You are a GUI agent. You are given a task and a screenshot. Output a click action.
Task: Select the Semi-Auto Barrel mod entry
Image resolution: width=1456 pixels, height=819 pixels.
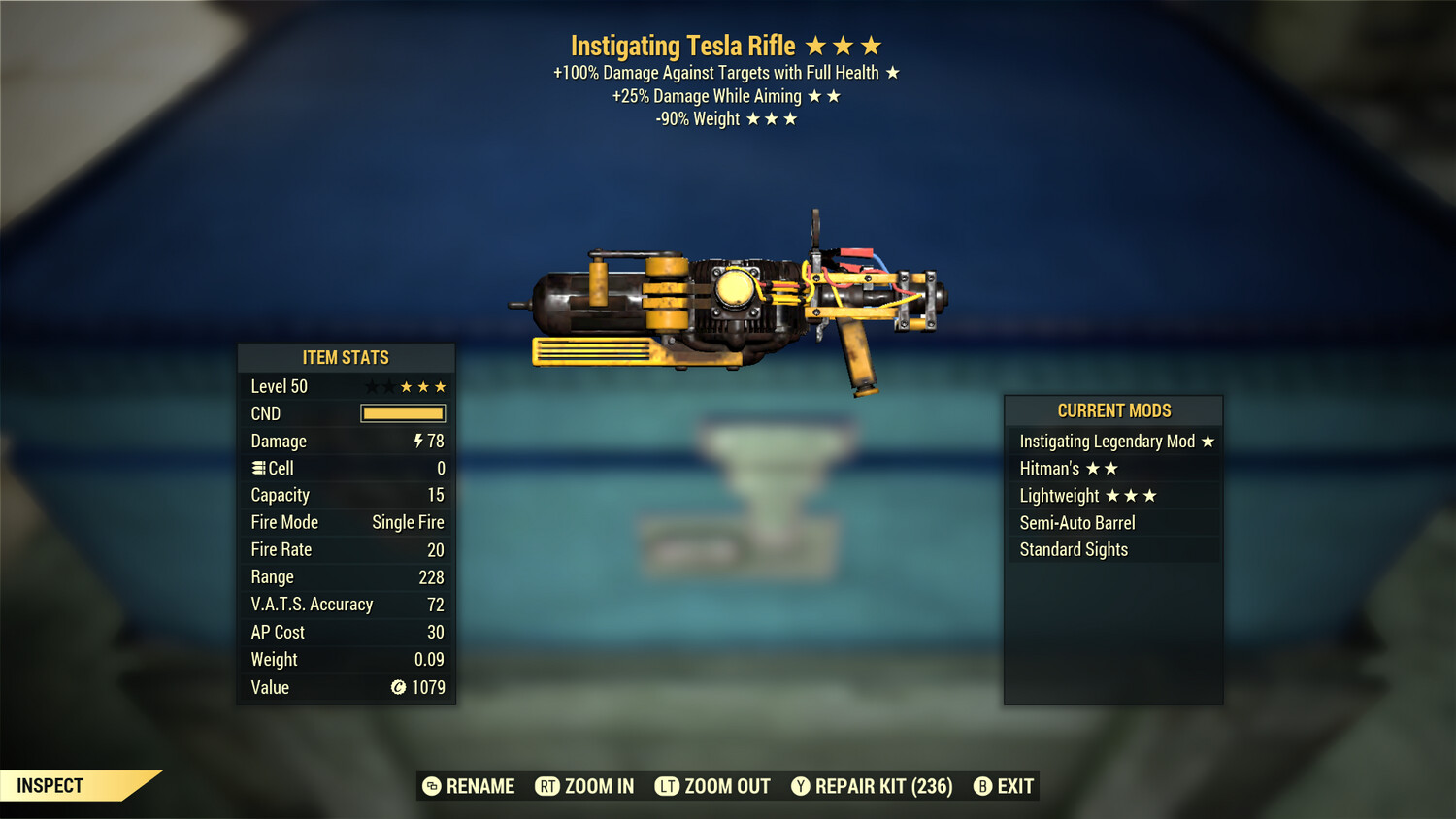coord(1077,522)
